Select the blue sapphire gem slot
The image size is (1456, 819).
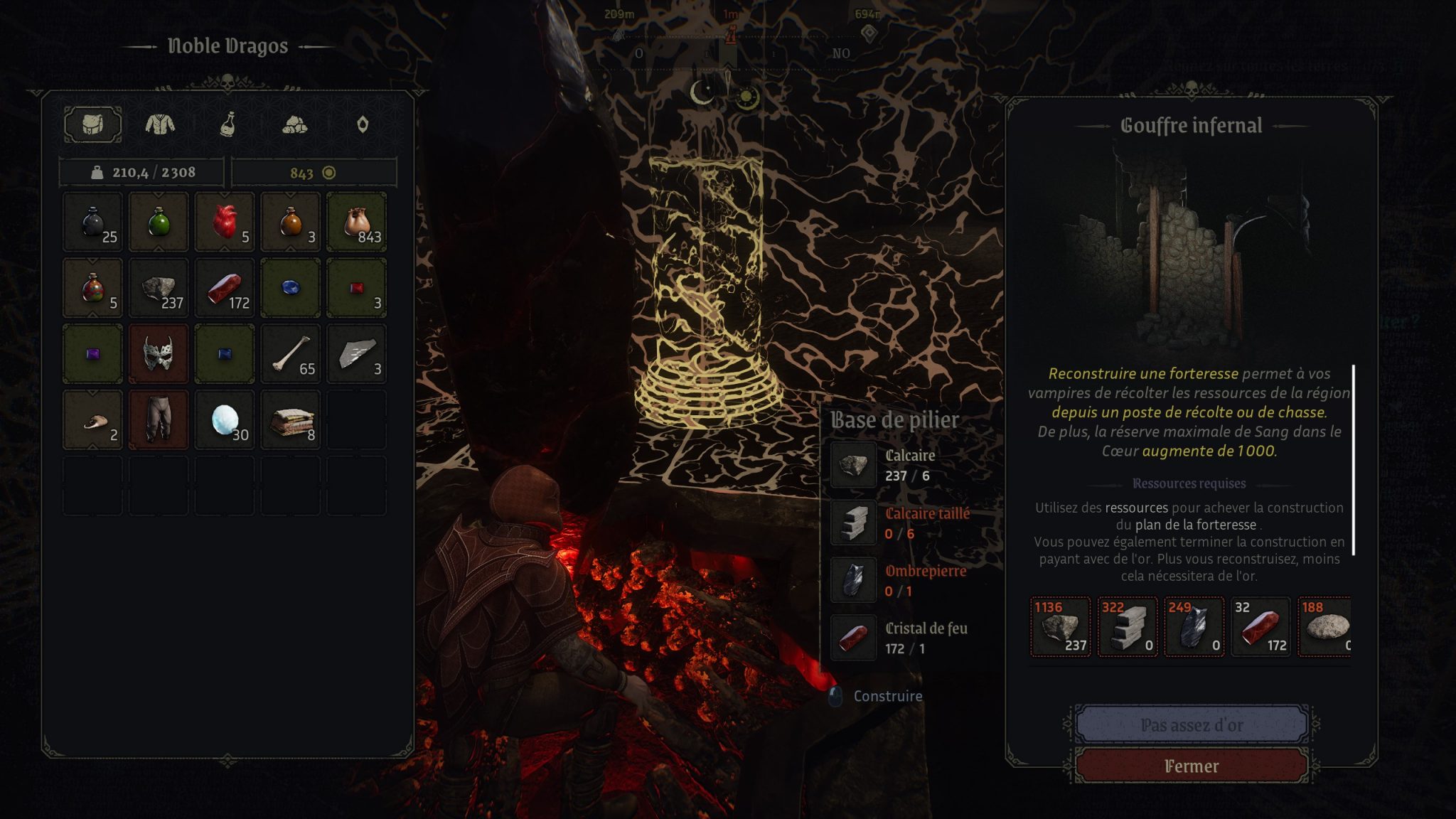click(291, 288)
